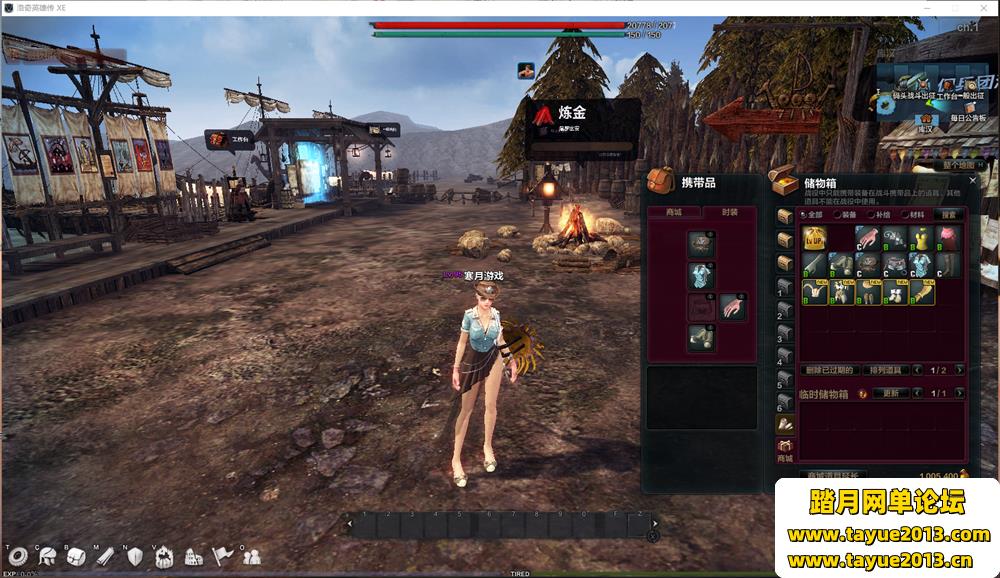This screenshot has width=1000, height=578.
Task: Click the 搜索 search button
Action: 948,214
